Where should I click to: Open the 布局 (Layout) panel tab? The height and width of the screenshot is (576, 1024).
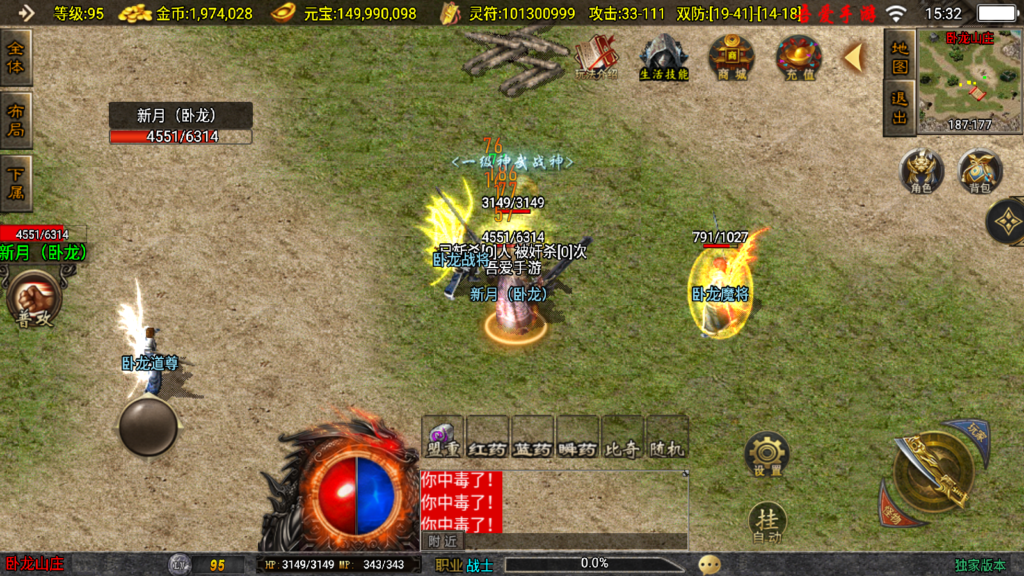[17, 120]
